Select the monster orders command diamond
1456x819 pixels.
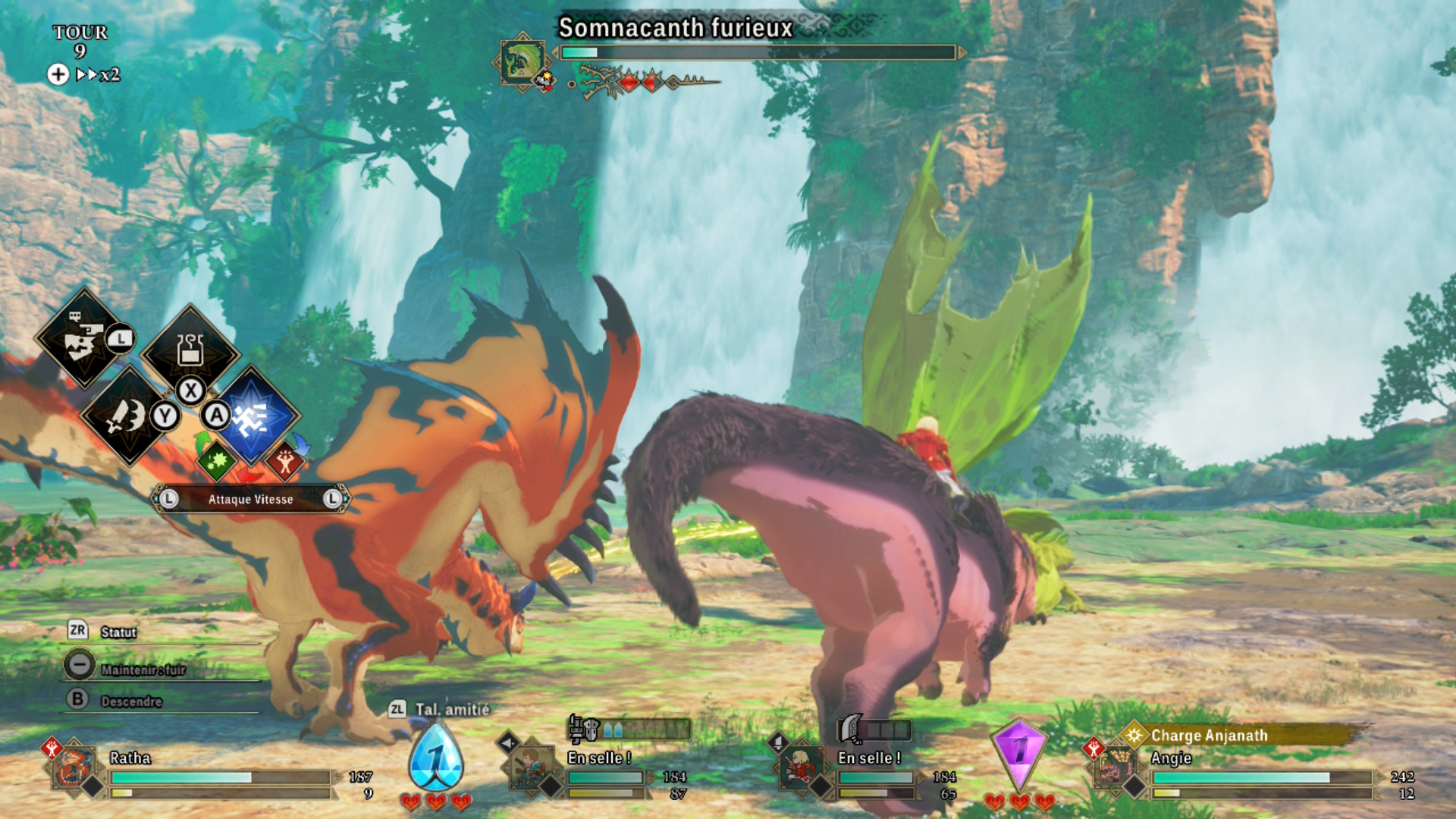83,339
